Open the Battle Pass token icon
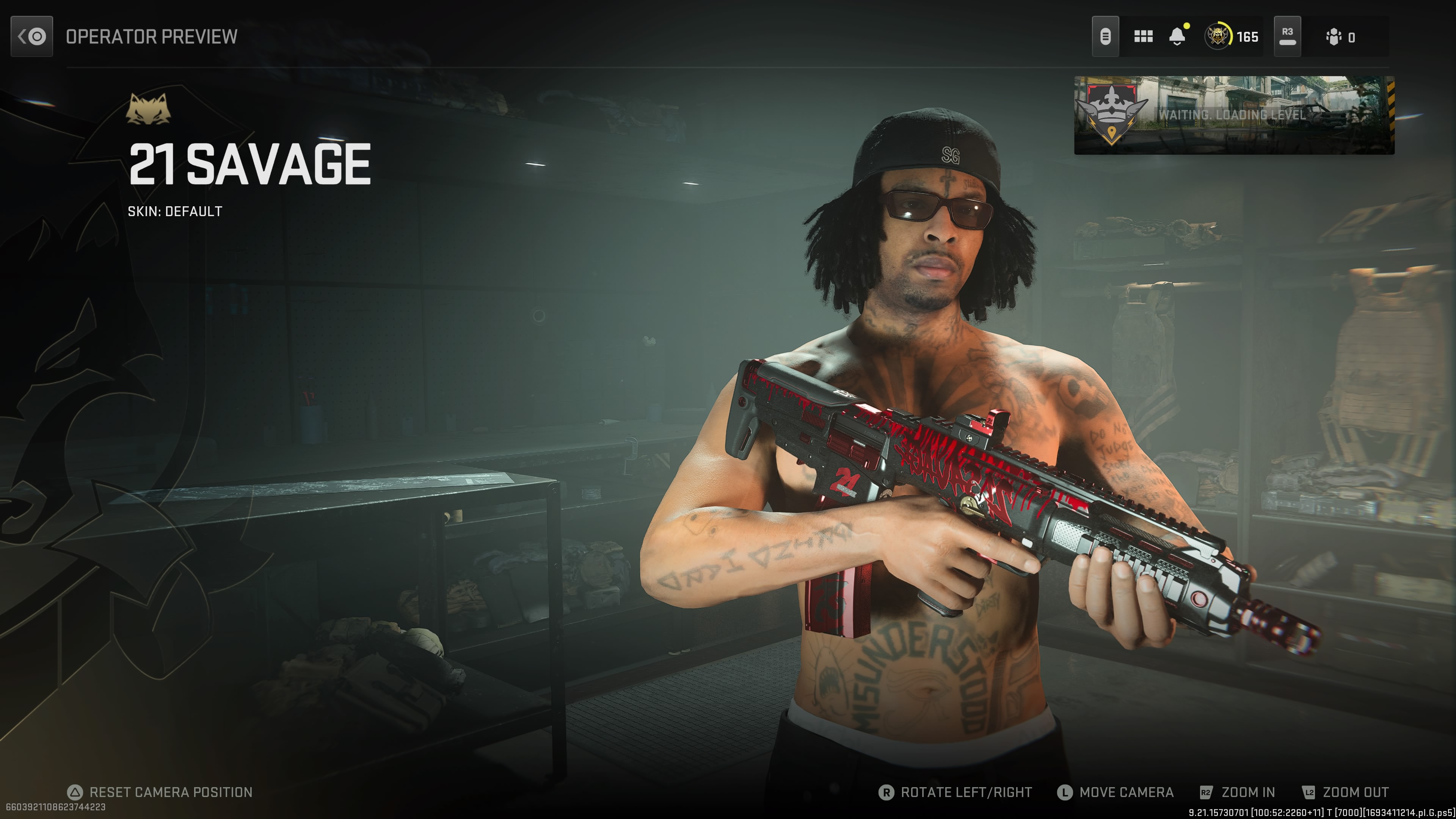 (1105, 37)
